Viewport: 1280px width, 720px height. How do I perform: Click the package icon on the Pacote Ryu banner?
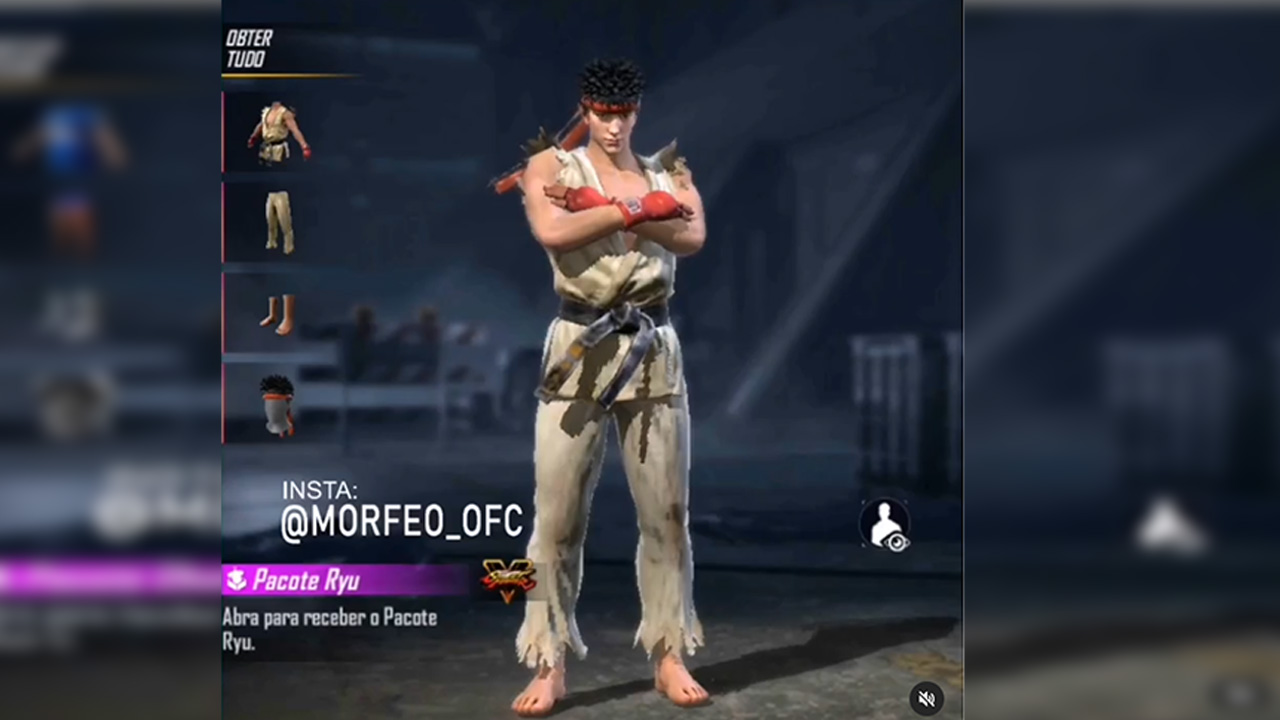click(237, 580)
